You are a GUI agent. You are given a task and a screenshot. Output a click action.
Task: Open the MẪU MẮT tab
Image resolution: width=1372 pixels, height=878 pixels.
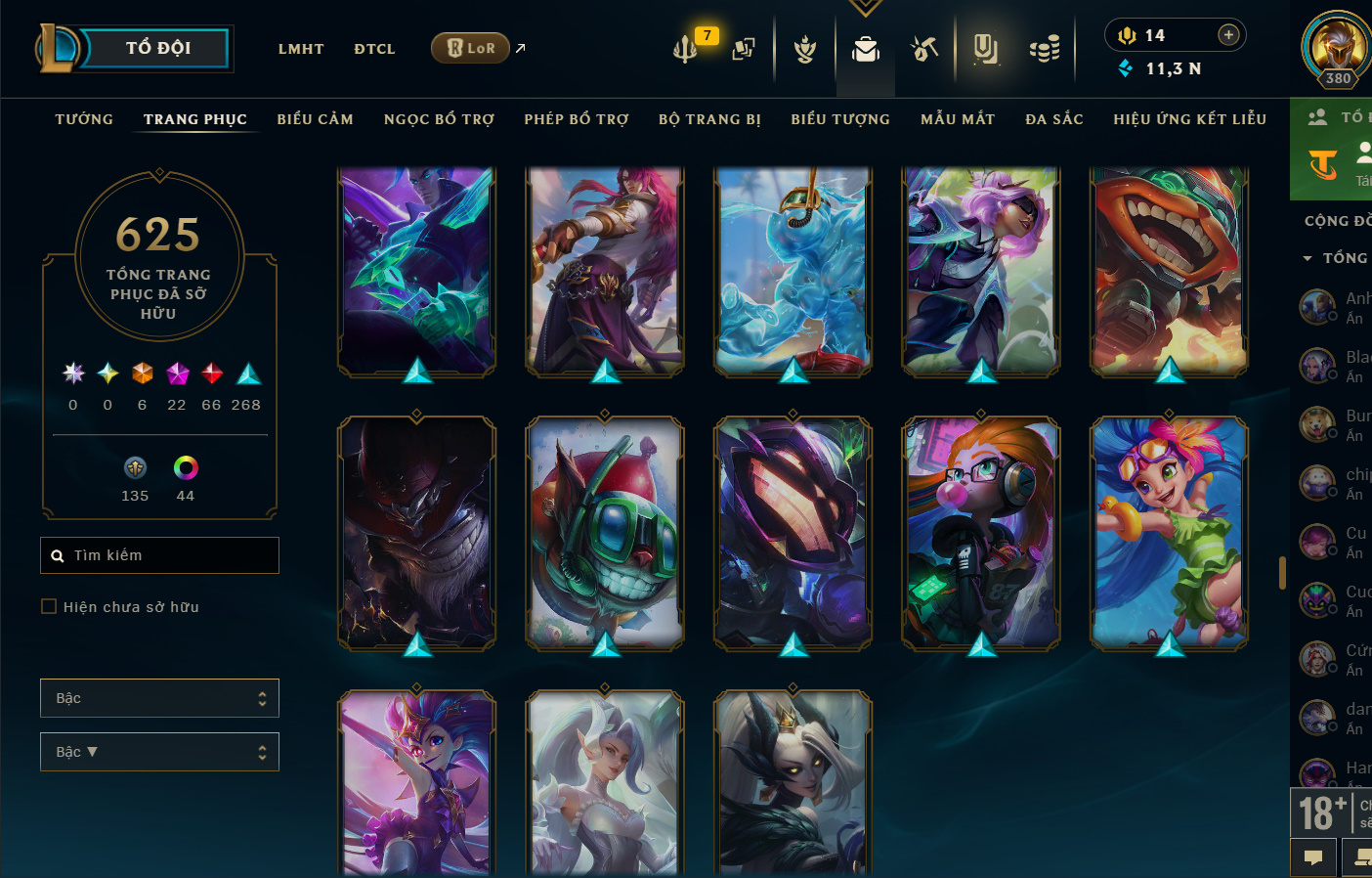point(958,119)
